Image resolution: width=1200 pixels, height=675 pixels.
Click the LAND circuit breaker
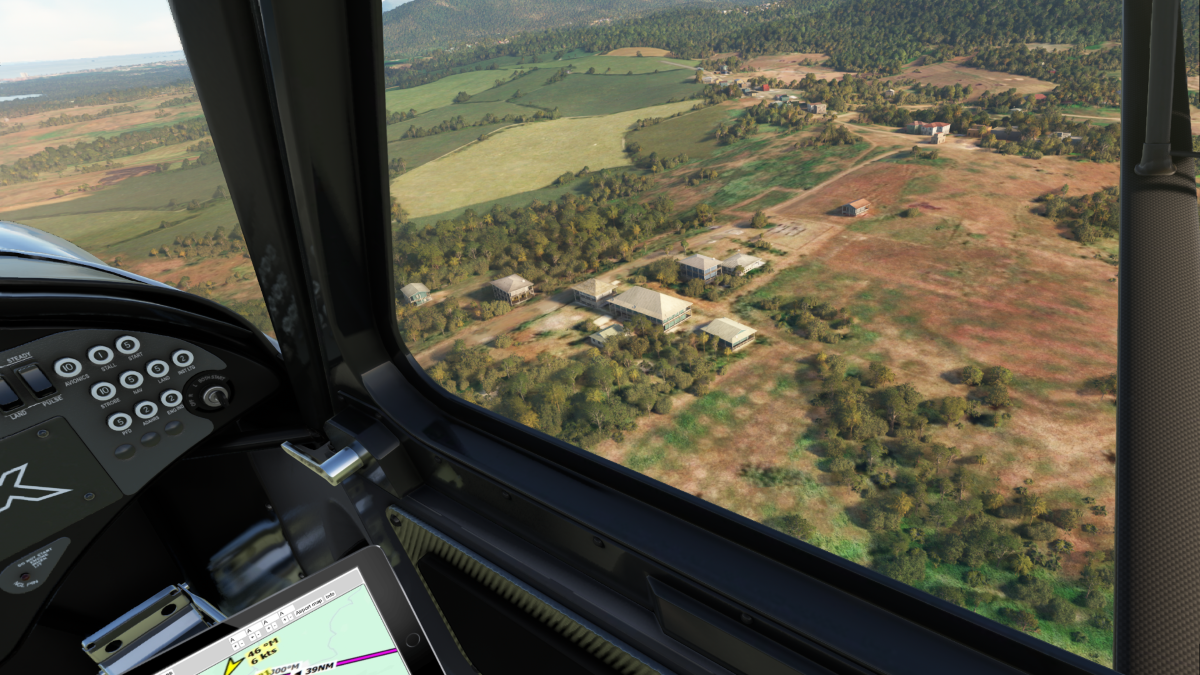pyautogui.click(x=158, y=369)
